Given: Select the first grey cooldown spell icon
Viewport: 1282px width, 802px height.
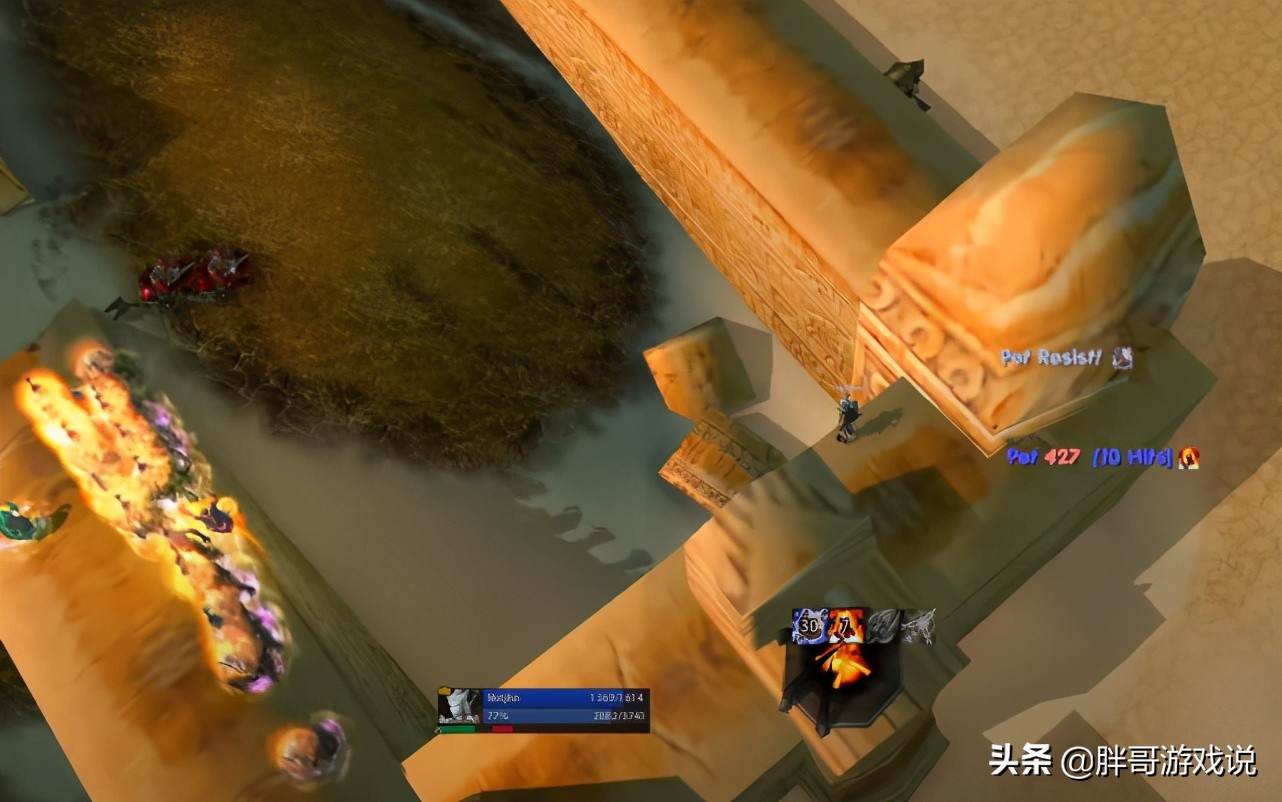Looking at the screenshot, I should pos(883,625).
